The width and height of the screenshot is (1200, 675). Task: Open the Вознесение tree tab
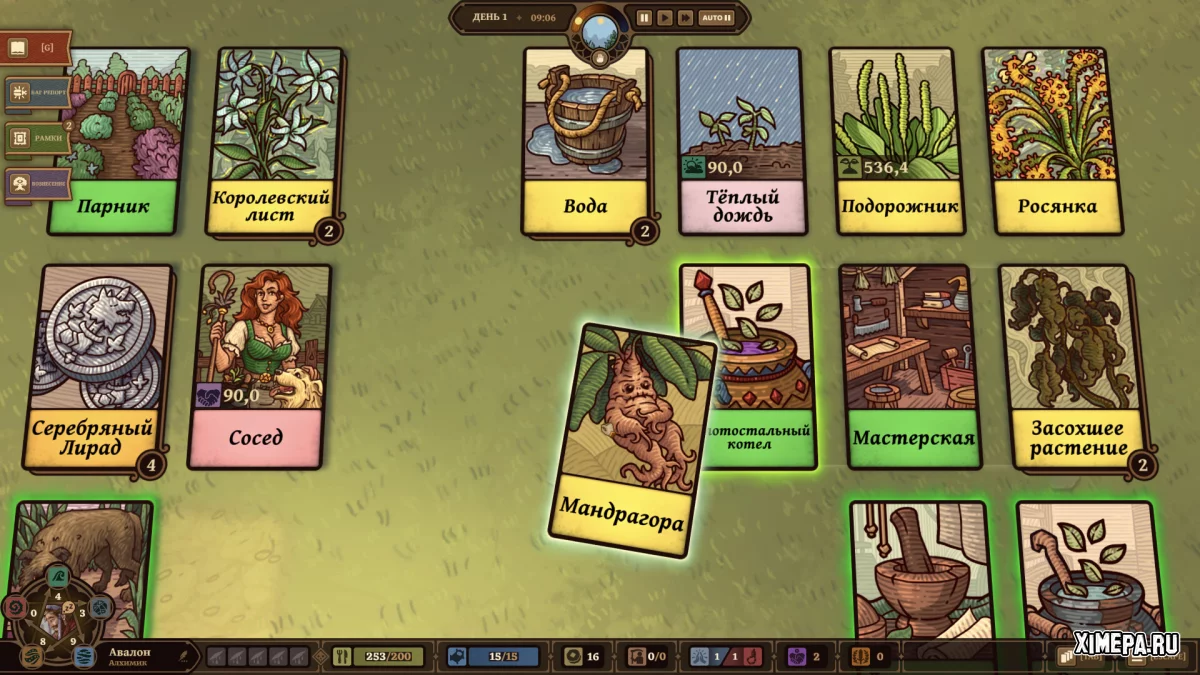[37, 184]
